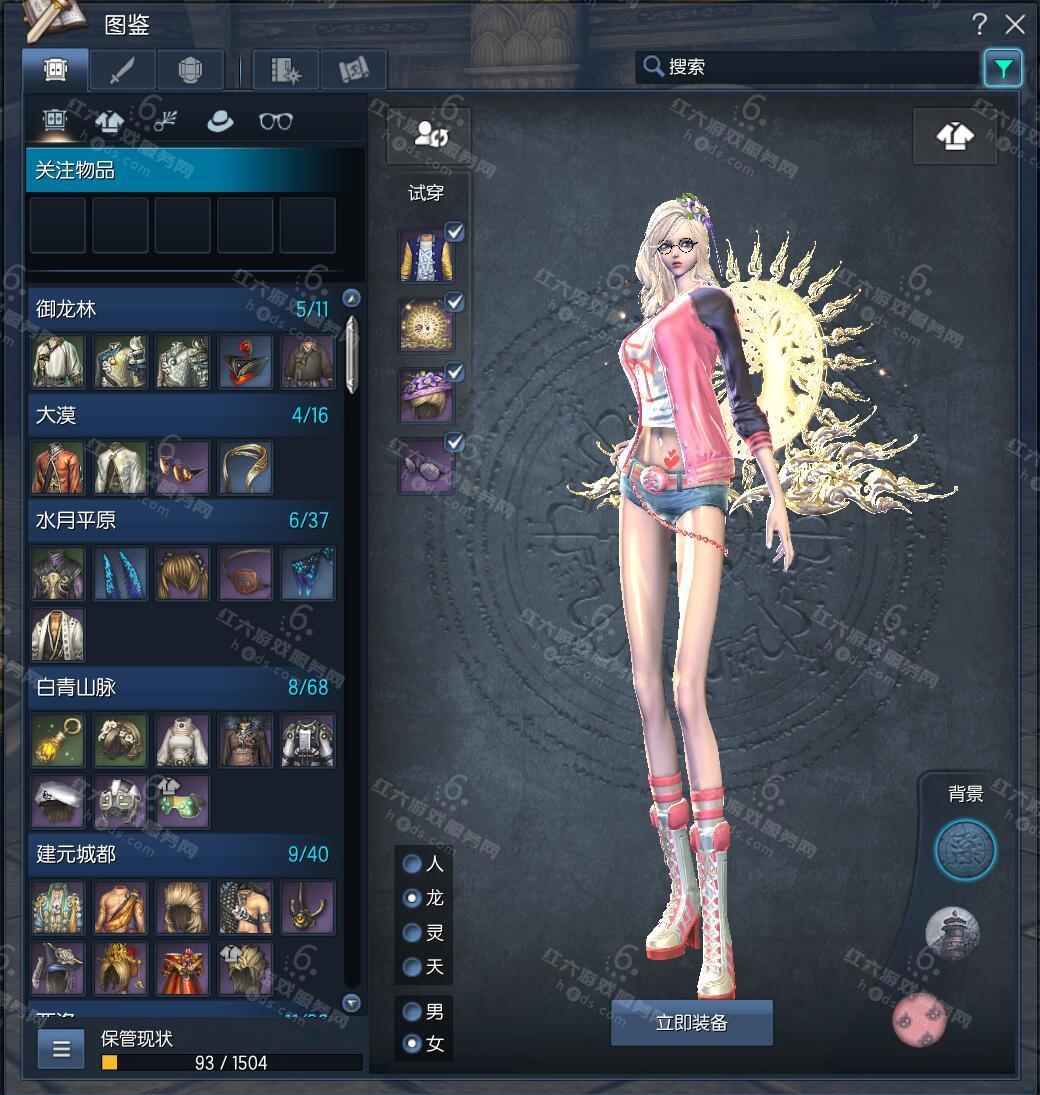Open the help question mark
1040x1095 pixels.
[x=980, y=25]
